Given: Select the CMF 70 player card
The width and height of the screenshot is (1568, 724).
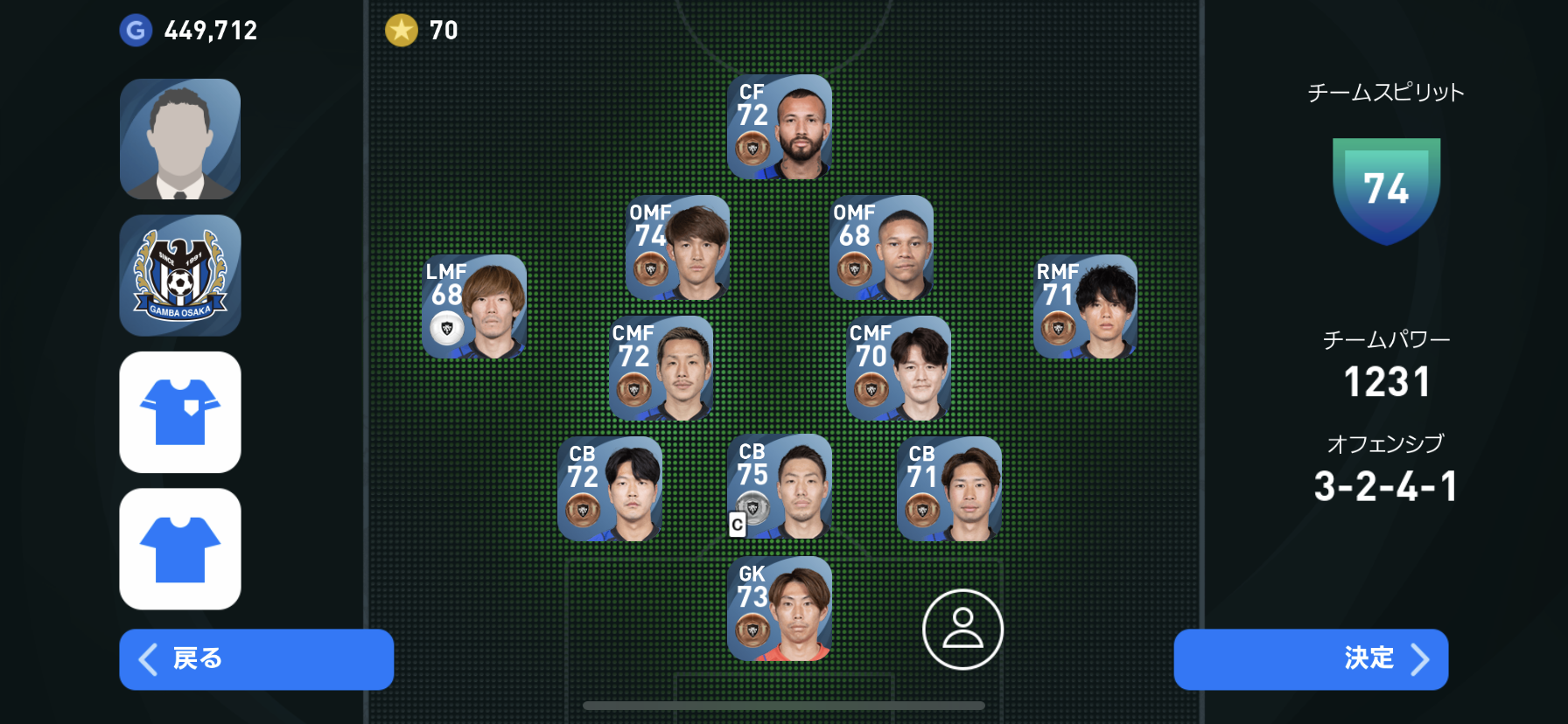Looking at the screenshot, I should [x=899, y=368].
